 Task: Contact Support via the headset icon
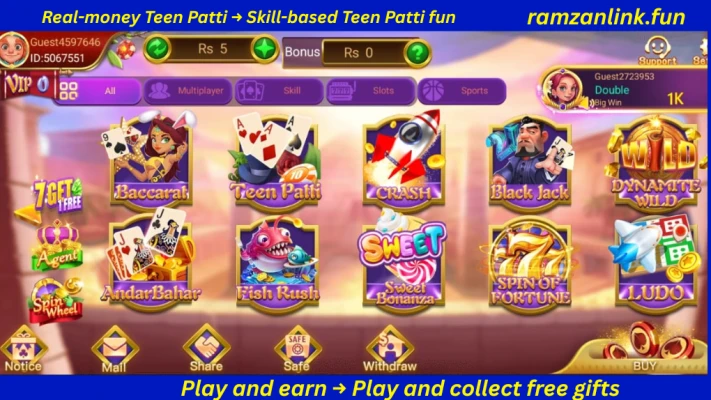click(657, 48)
